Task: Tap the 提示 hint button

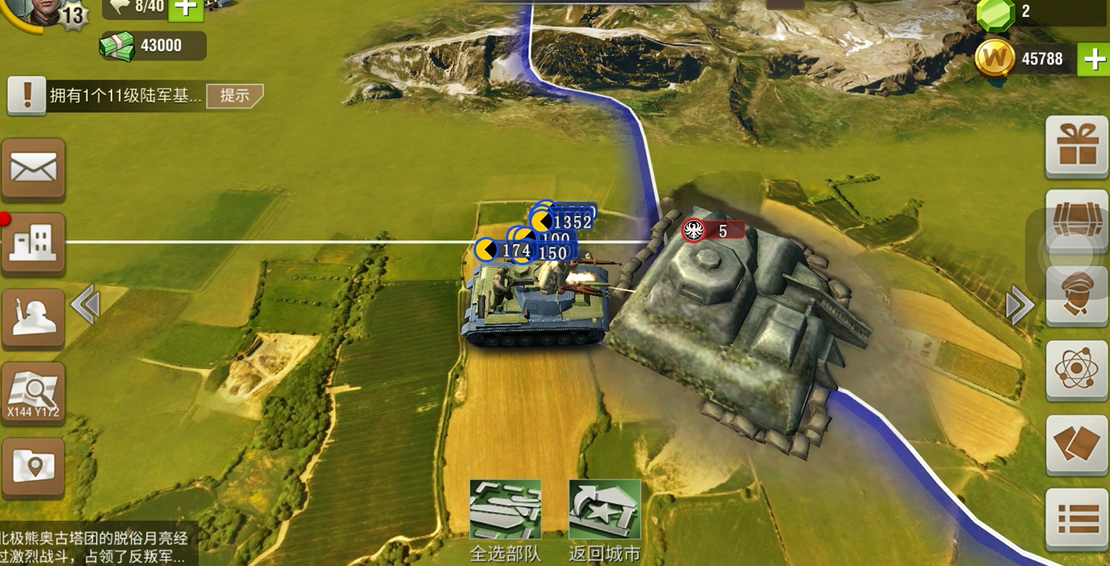Action: point(235,96)
